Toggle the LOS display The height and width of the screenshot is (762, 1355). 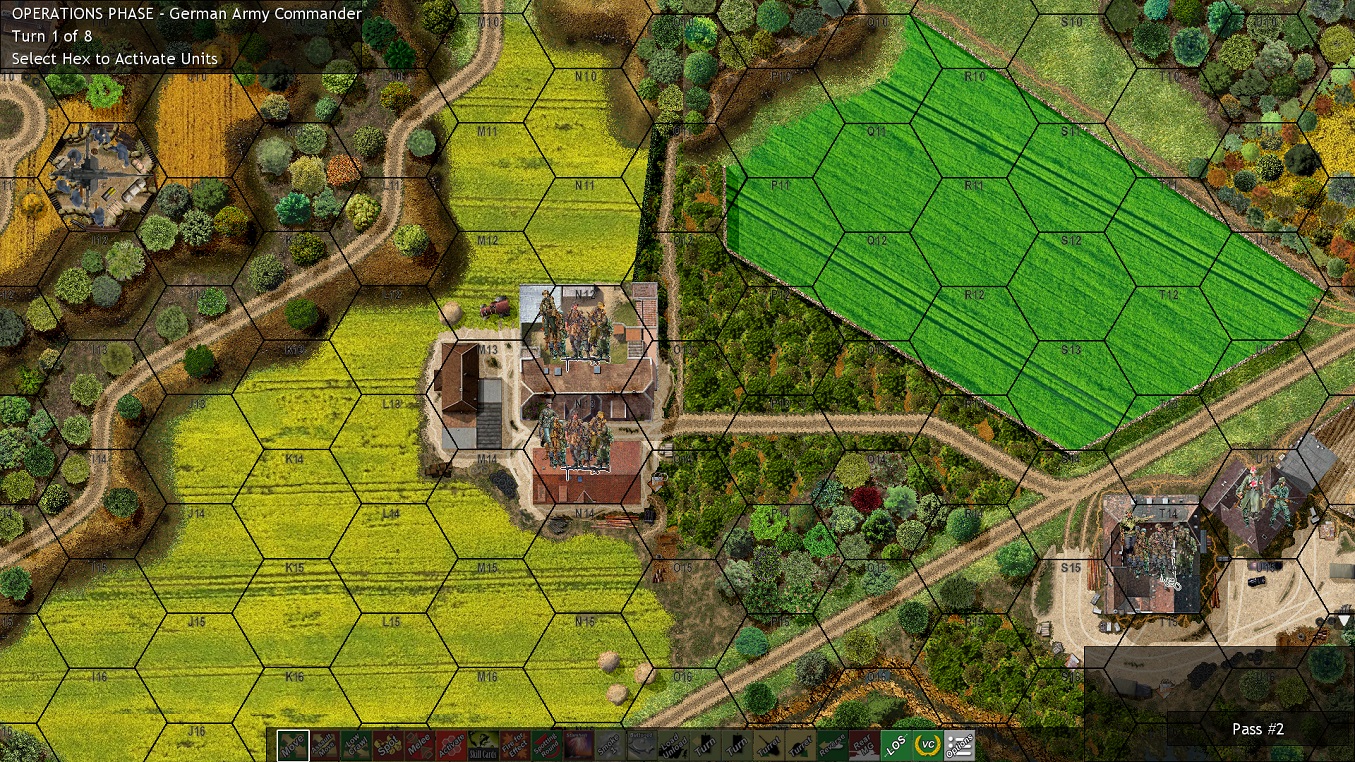[895, 745]
